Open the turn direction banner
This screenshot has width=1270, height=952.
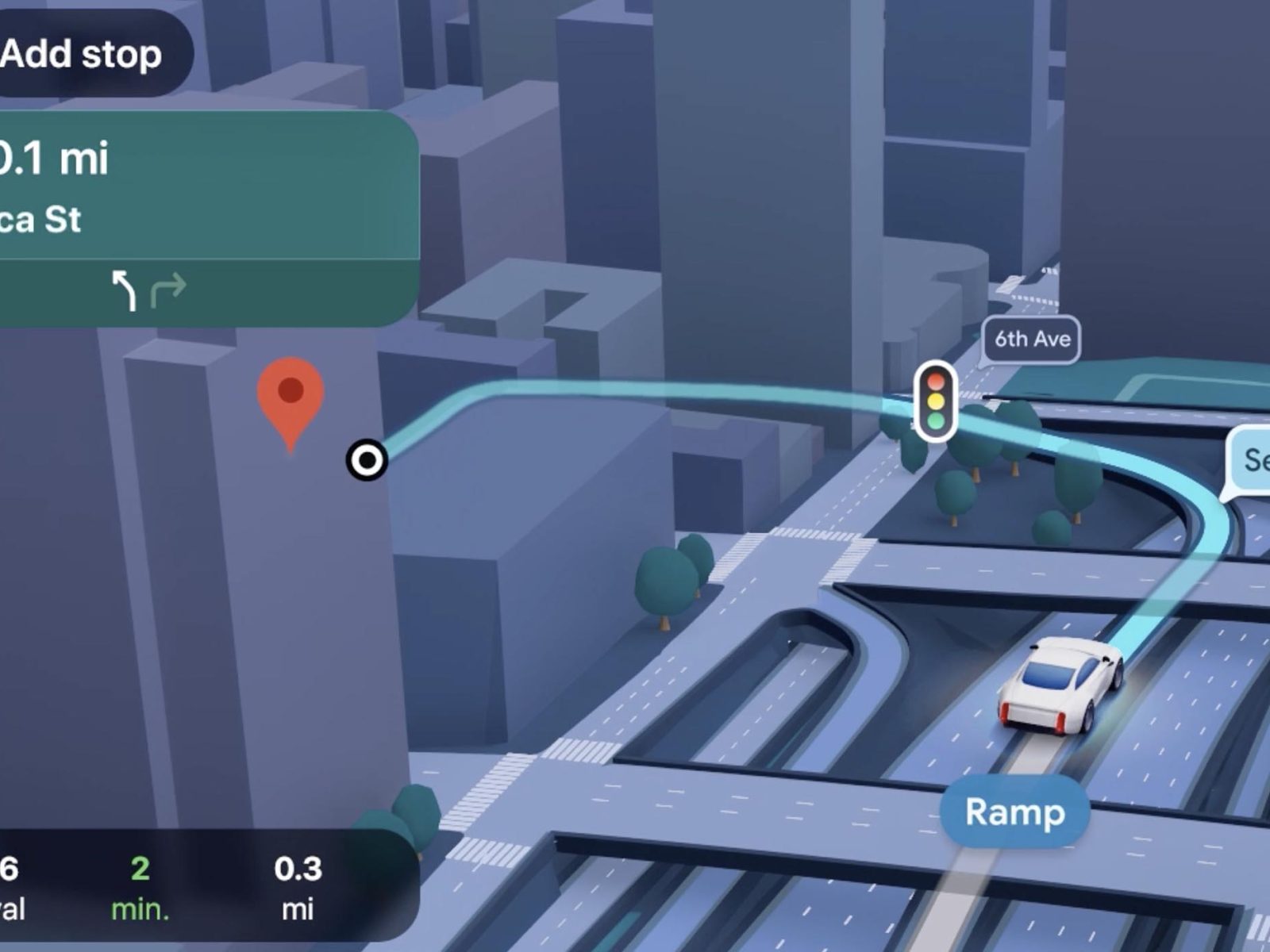pos(198,190)
